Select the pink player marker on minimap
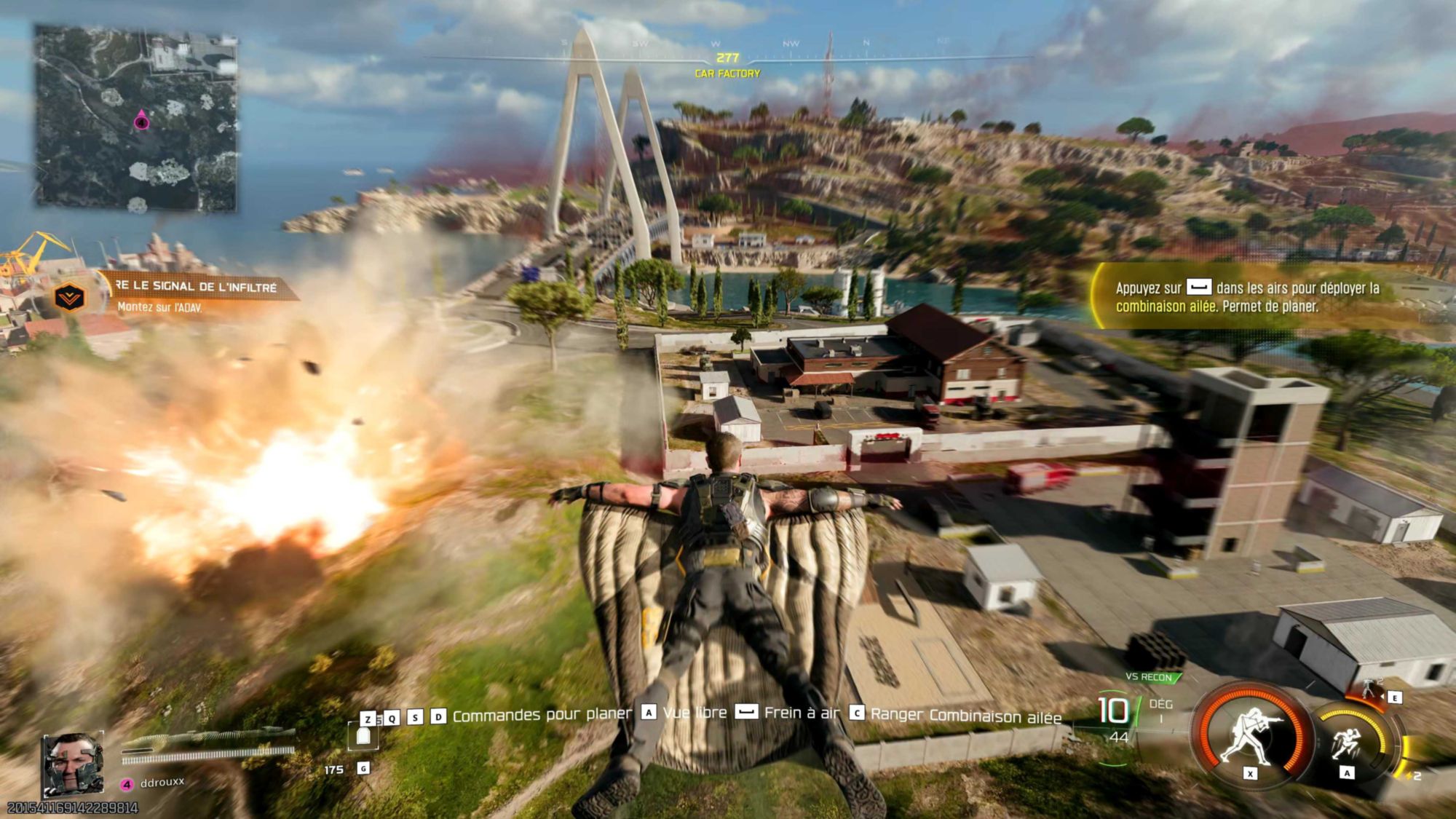This screenshot has height=819, width=1456. point(141,122)
